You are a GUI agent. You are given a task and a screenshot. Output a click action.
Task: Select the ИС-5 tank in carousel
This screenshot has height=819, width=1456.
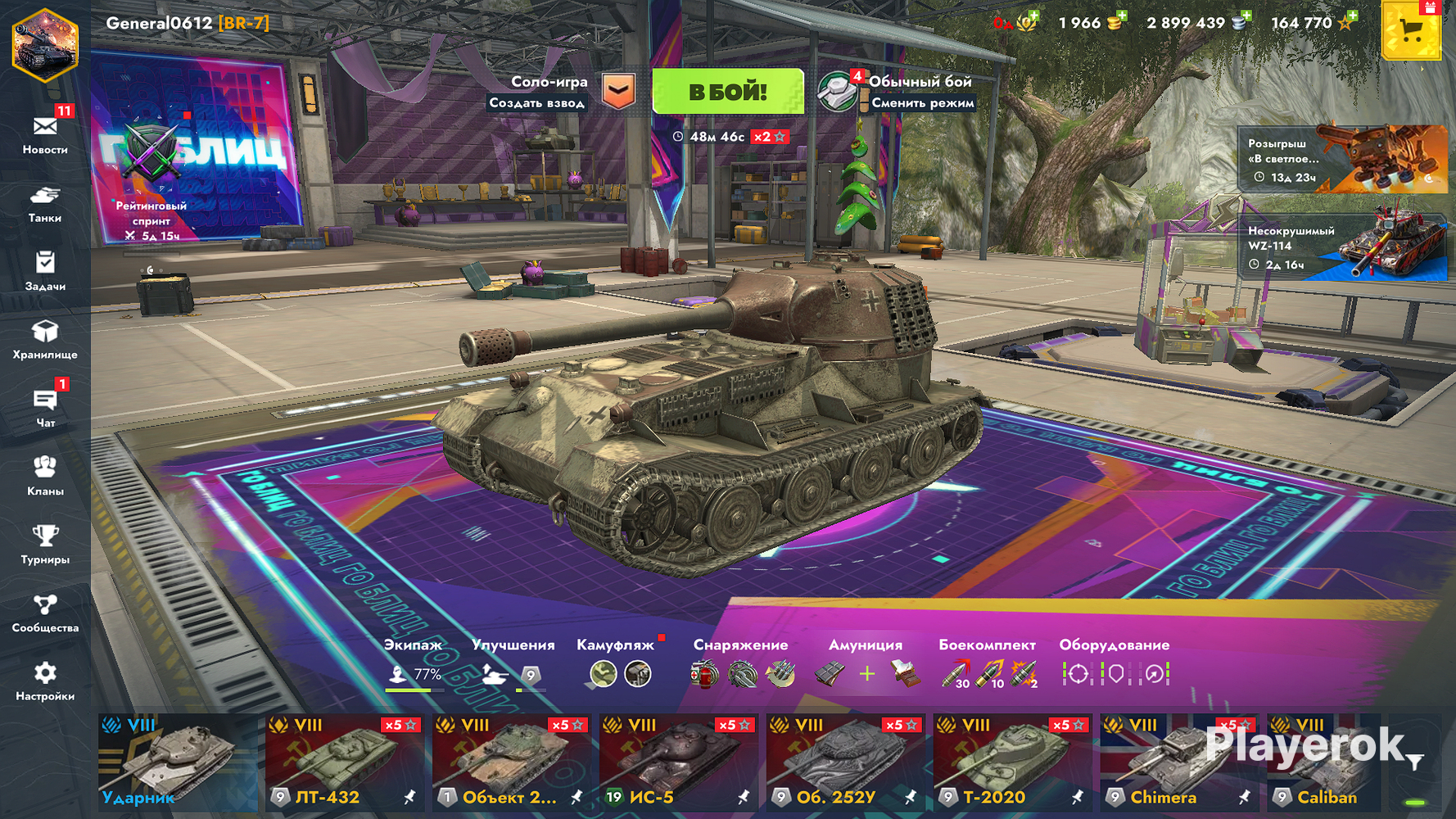point(678,762)
